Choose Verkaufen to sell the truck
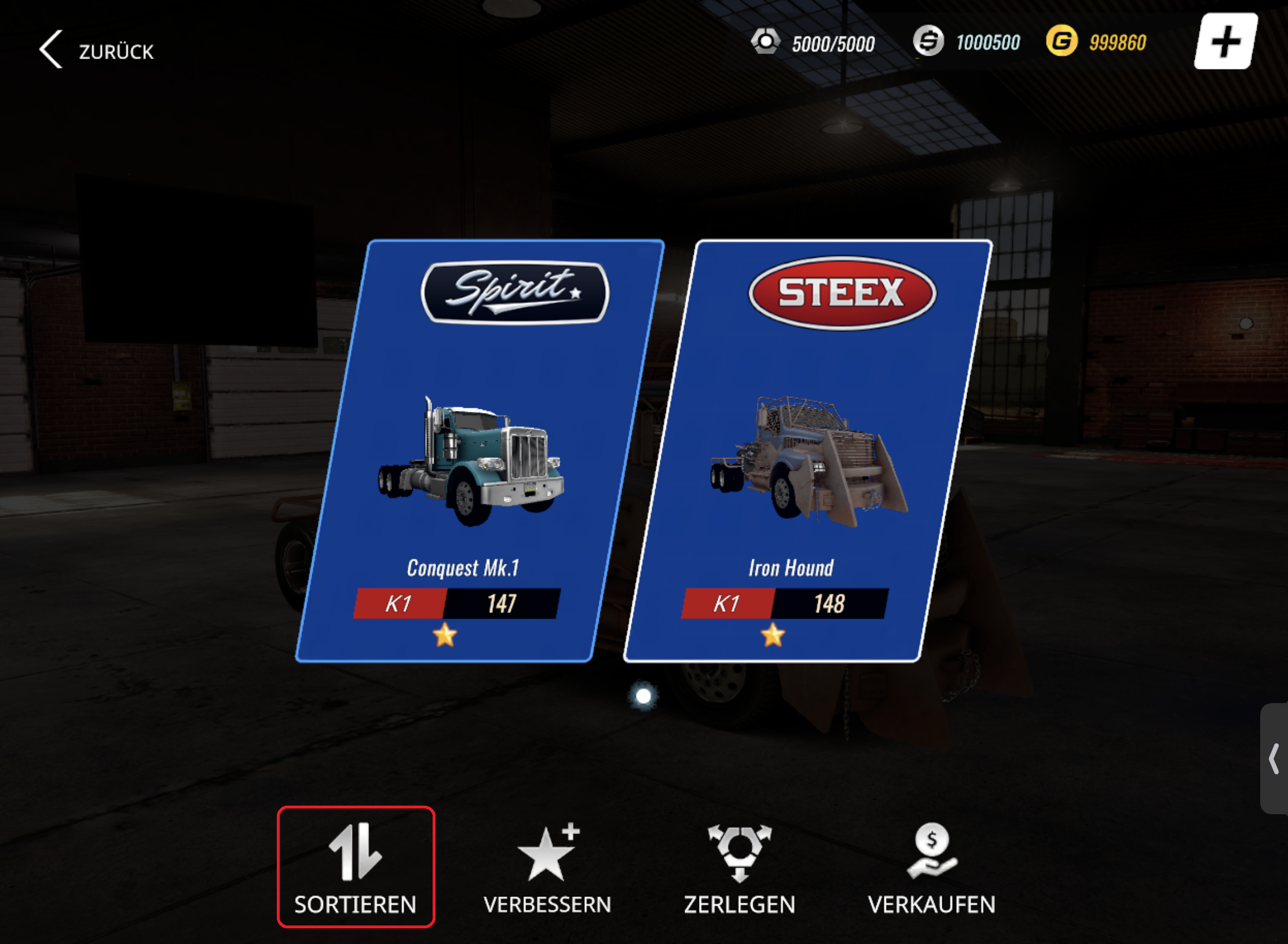The width and height of the screenshot is (1288, 944). [931, 867]
